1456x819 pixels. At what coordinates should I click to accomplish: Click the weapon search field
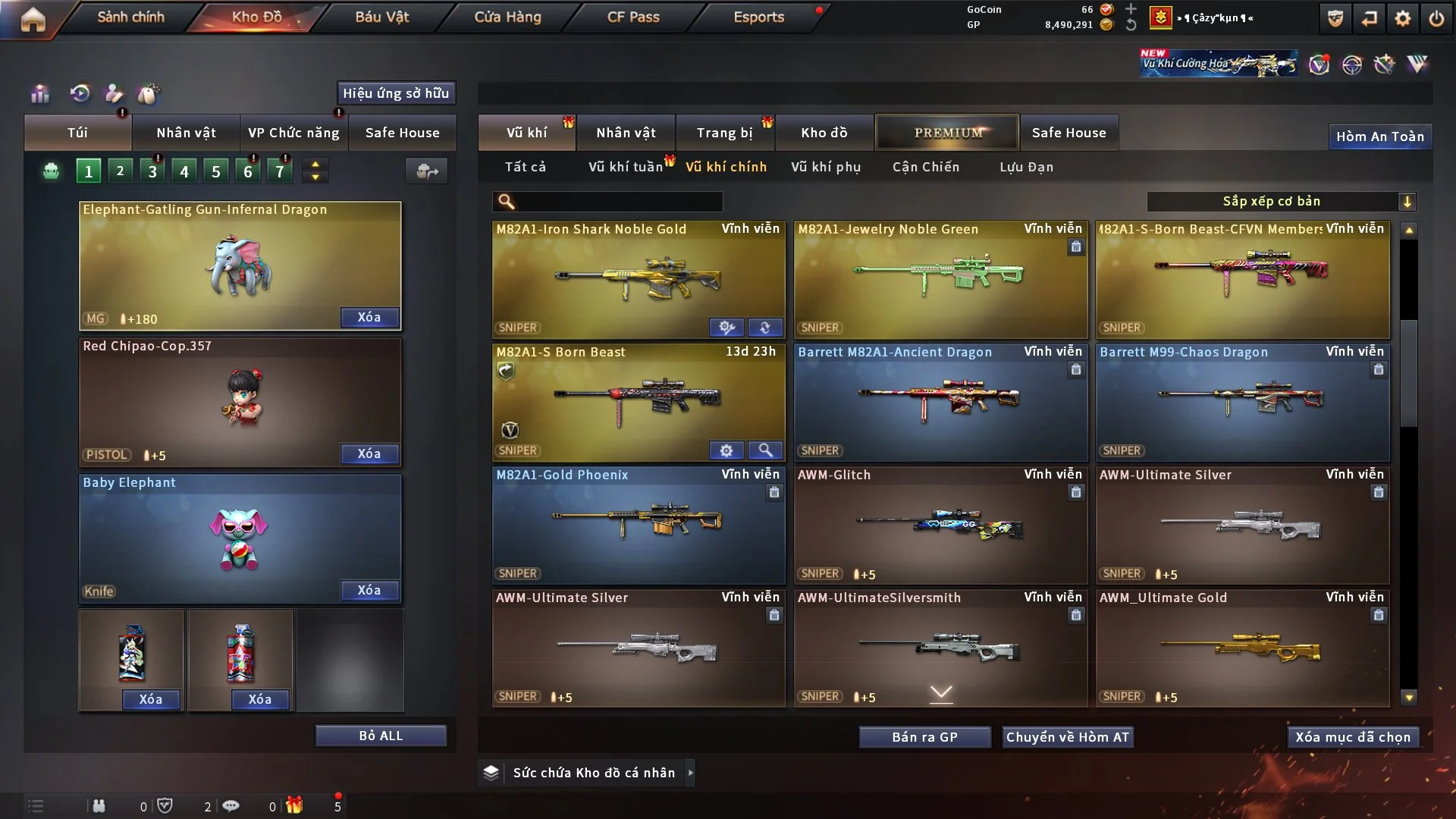pyautogui.click(x=618, y=201)
